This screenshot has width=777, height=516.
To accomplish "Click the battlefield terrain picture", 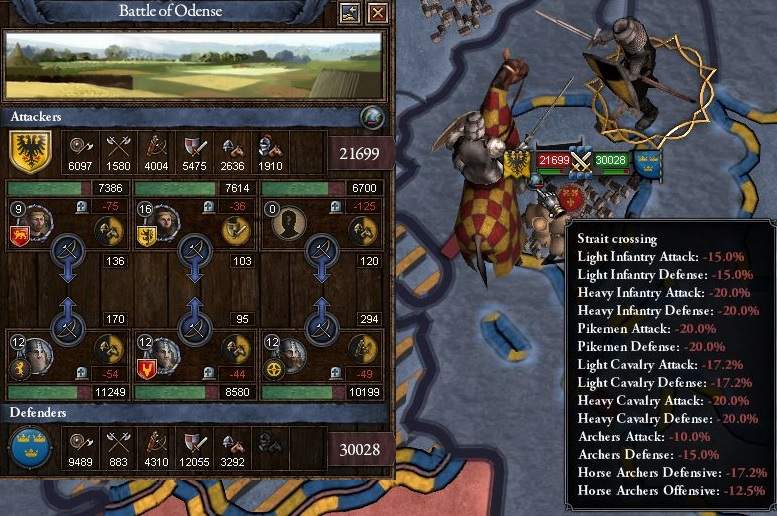I will [194, 66].
